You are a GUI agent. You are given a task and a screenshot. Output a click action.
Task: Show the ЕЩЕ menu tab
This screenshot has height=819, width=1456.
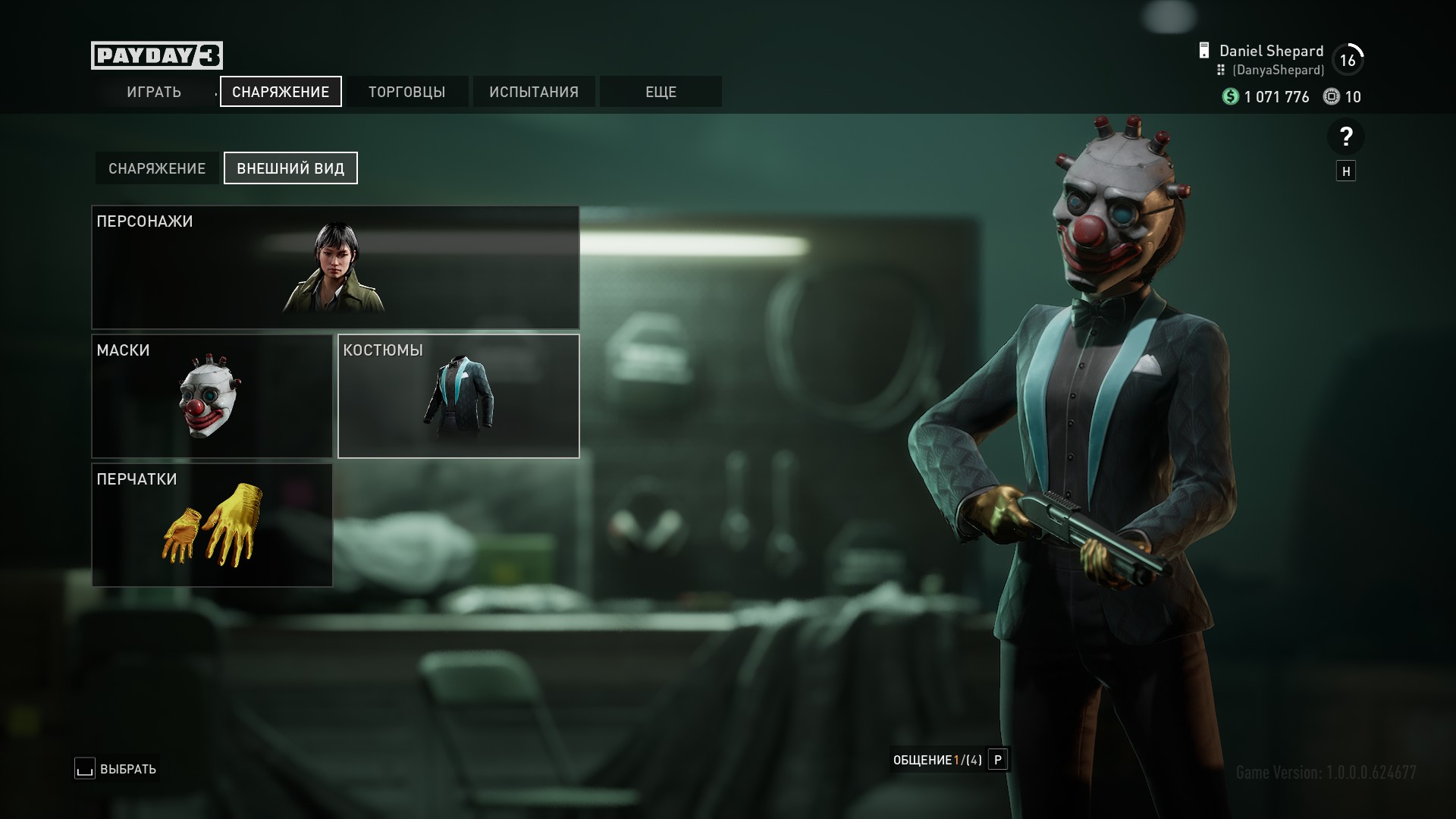[661, 92]
